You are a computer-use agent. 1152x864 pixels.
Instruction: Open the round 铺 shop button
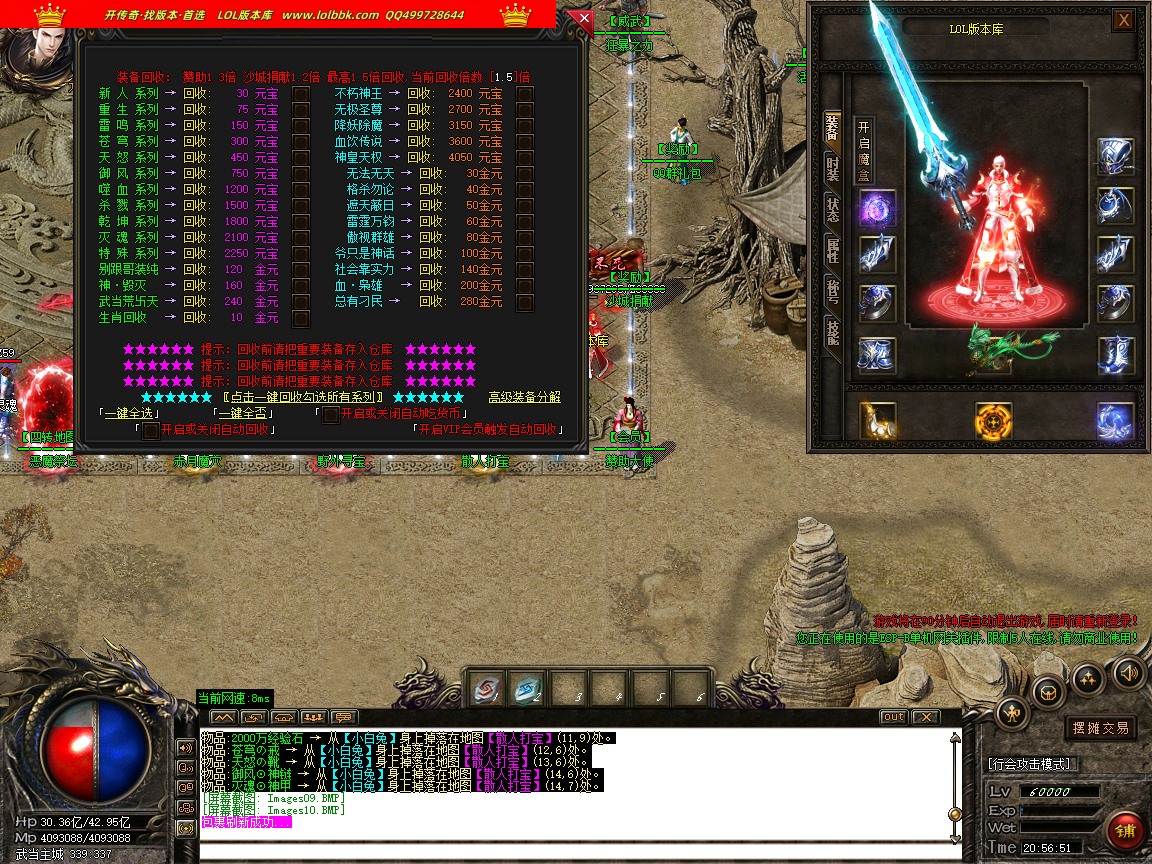1126,832
